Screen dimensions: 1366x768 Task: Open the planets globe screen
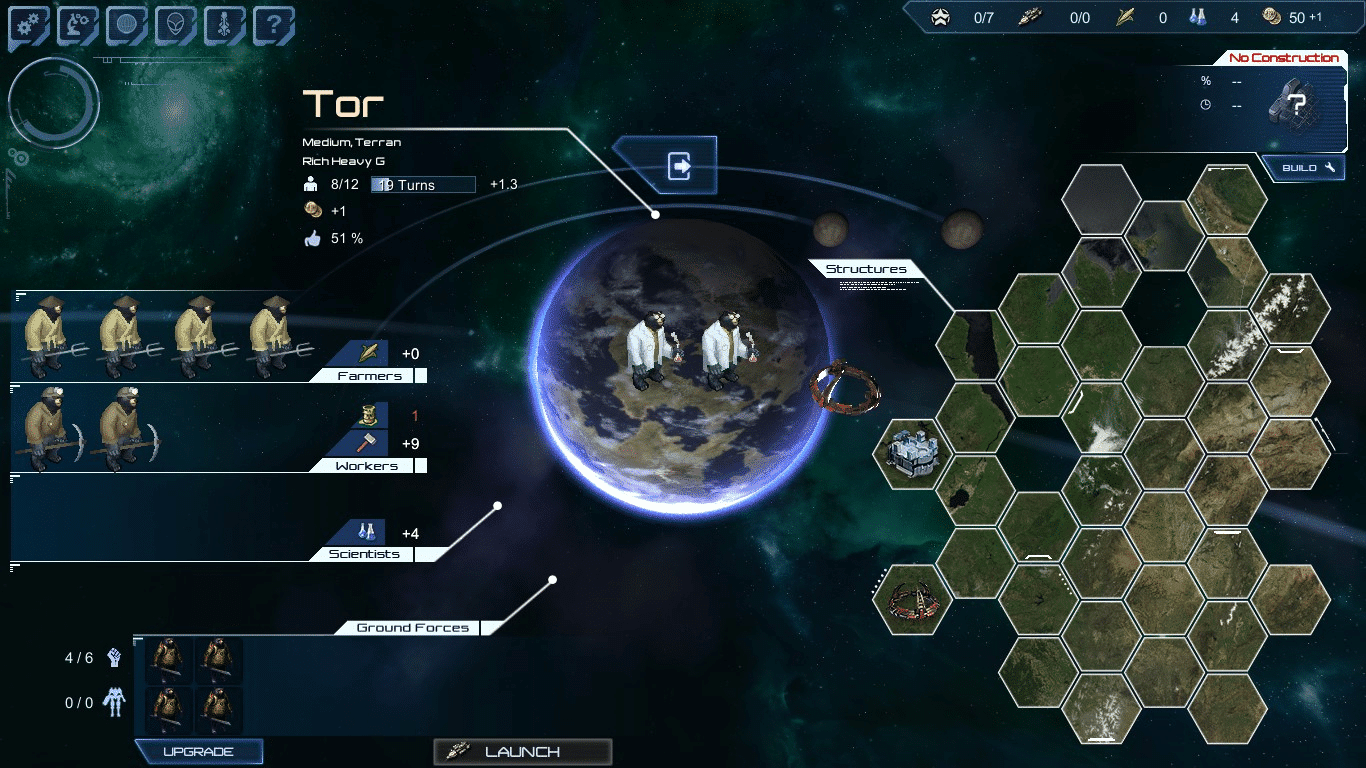tap(126, 26)
